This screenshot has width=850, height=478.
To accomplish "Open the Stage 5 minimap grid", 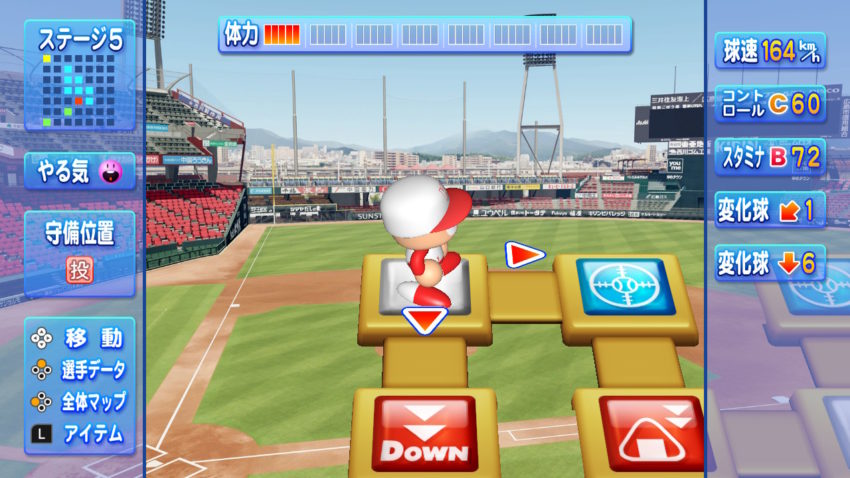I will click(78, 89).
